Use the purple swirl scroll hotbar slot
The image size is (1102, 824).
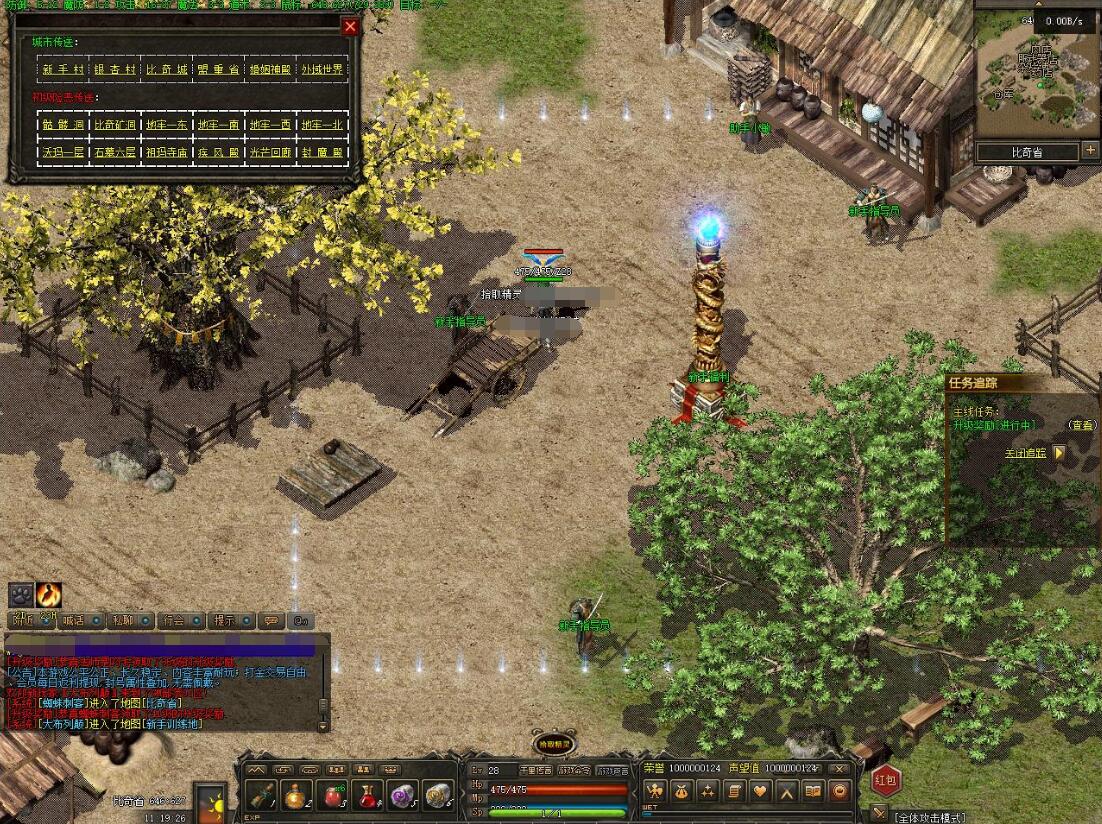tap(402, 796)
